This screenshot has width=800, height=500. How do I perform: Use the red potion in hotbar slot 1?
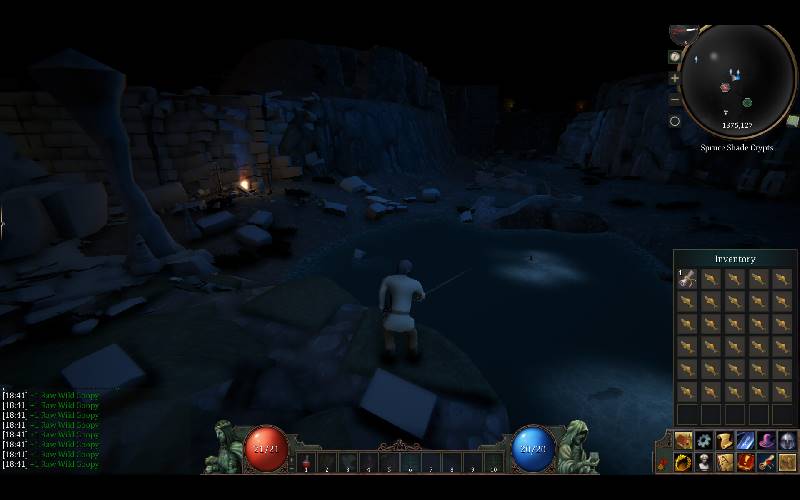[306, 463]
